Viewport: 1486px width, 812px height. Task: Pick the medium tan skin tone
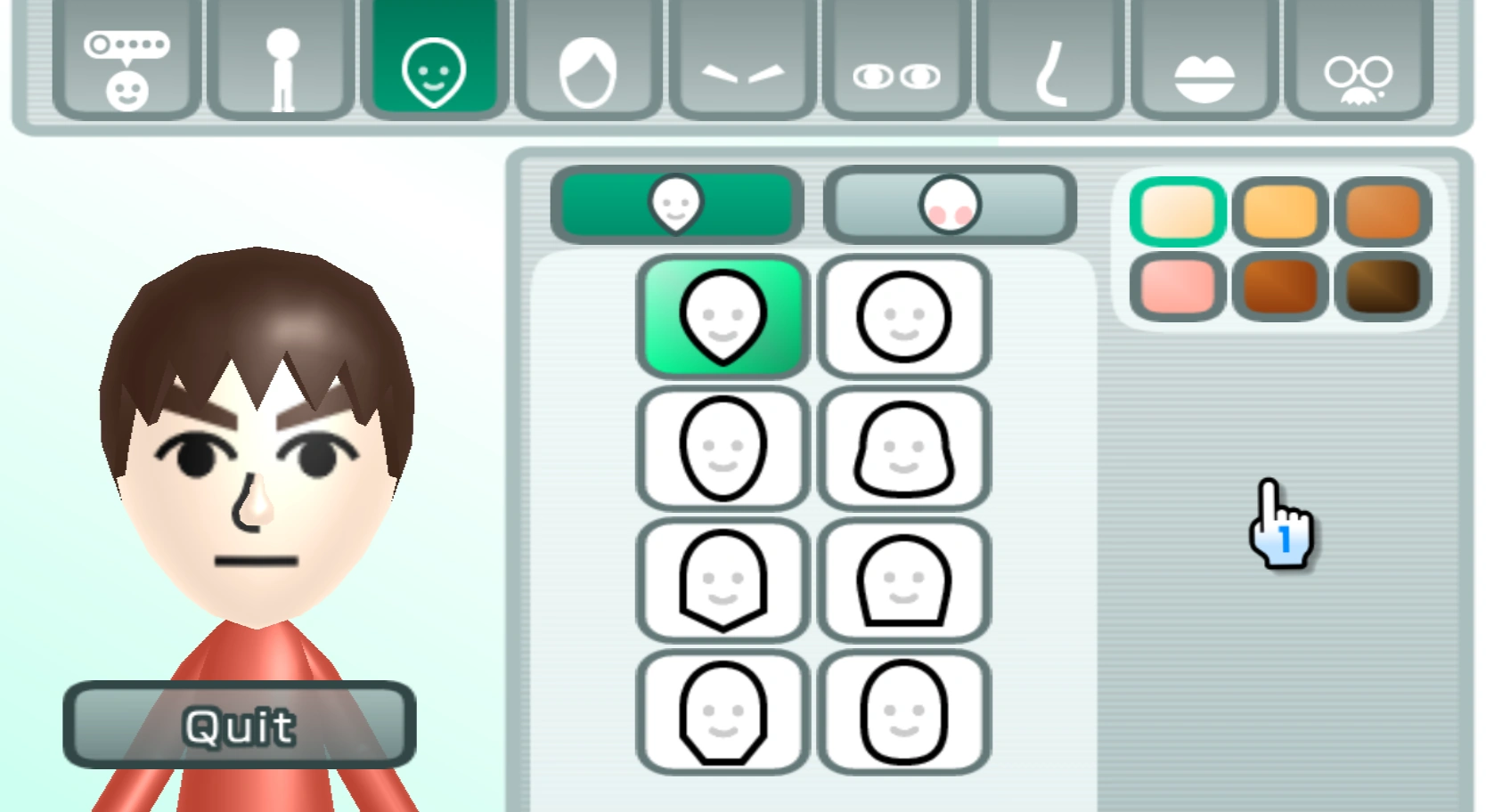click(1280, 211)
